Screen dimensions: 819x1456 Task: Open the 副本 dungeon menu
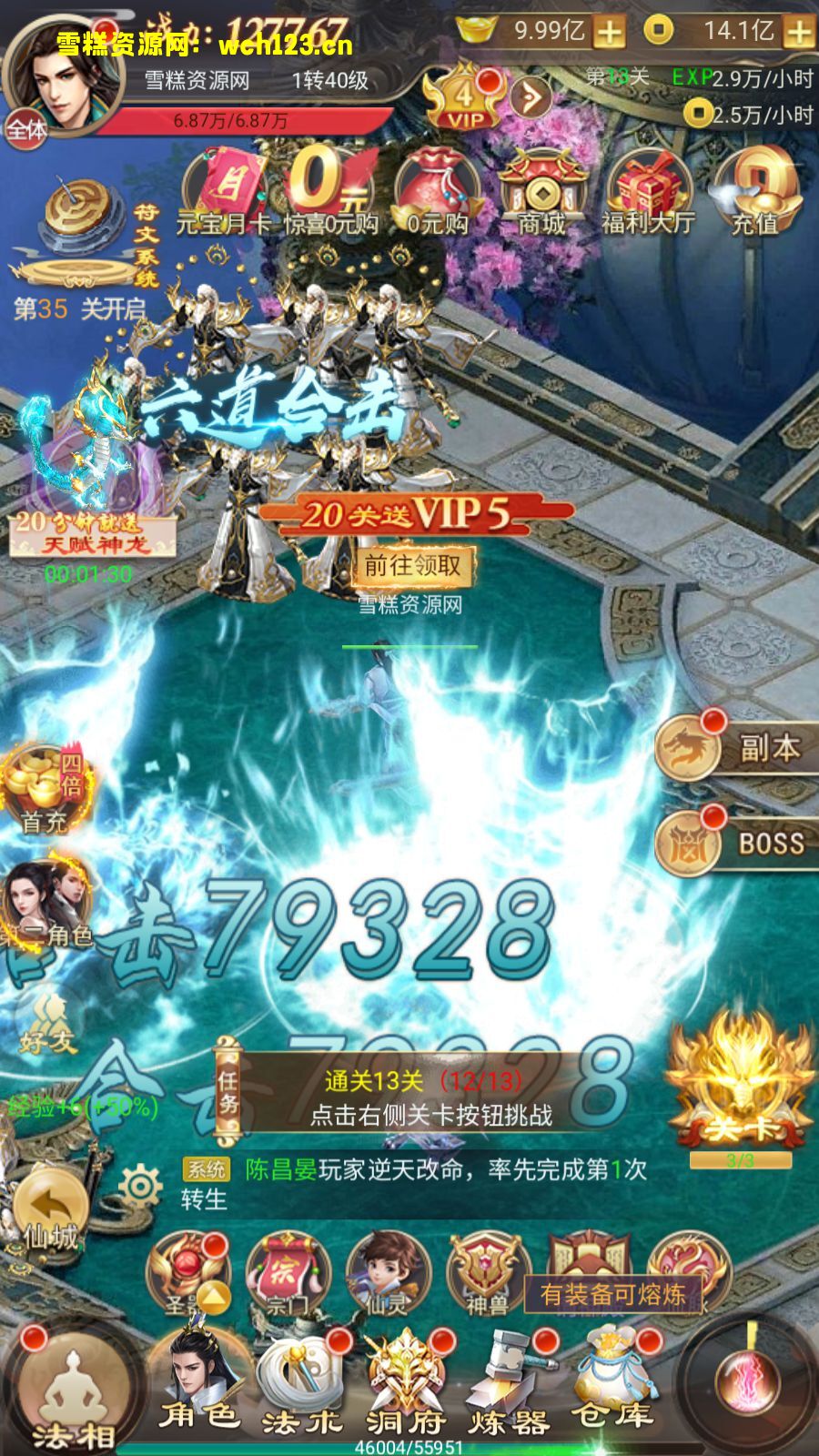point(737,748)
